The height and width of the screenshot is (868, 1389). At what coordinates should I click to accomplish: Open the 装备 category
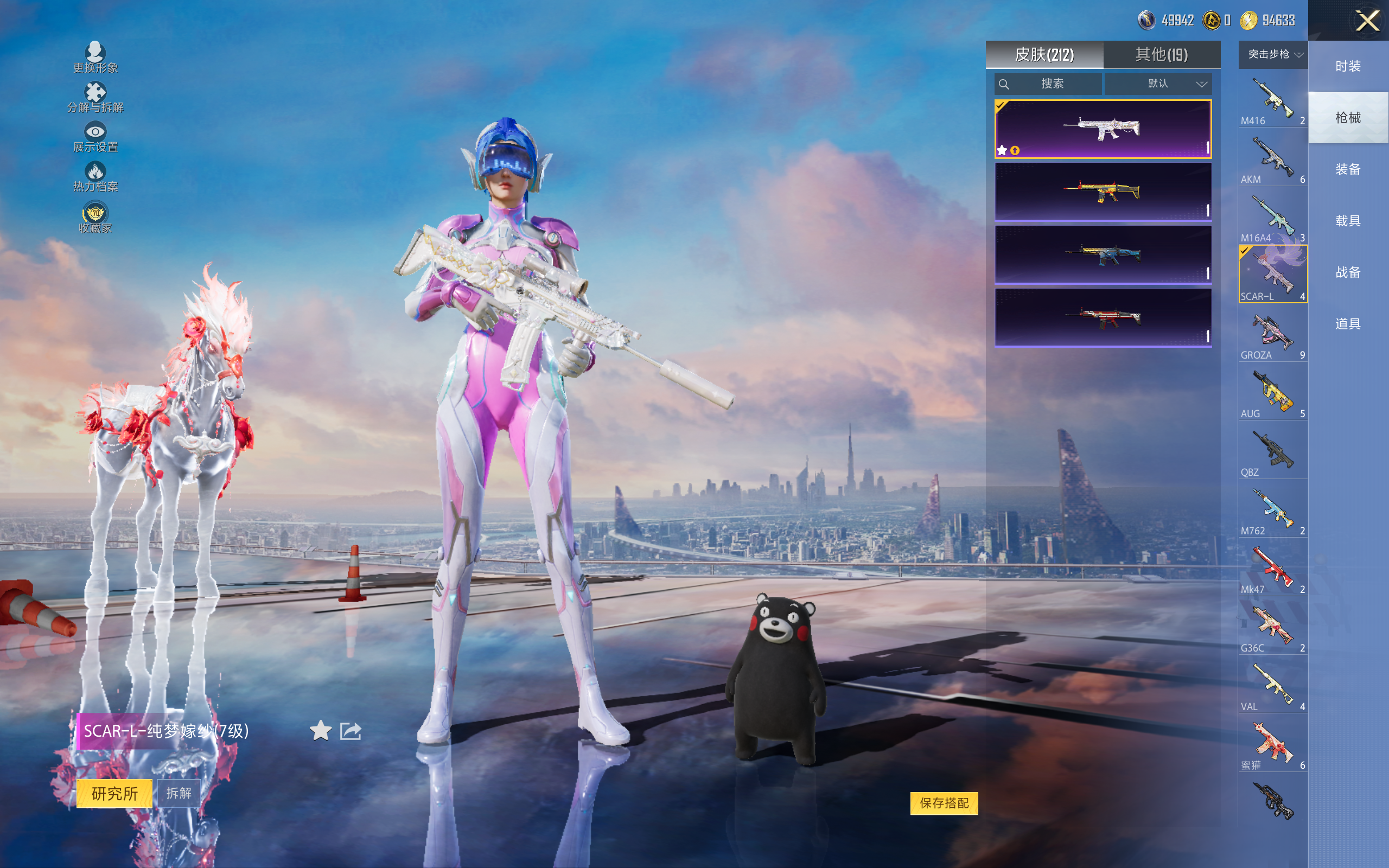pos(1348,169)
